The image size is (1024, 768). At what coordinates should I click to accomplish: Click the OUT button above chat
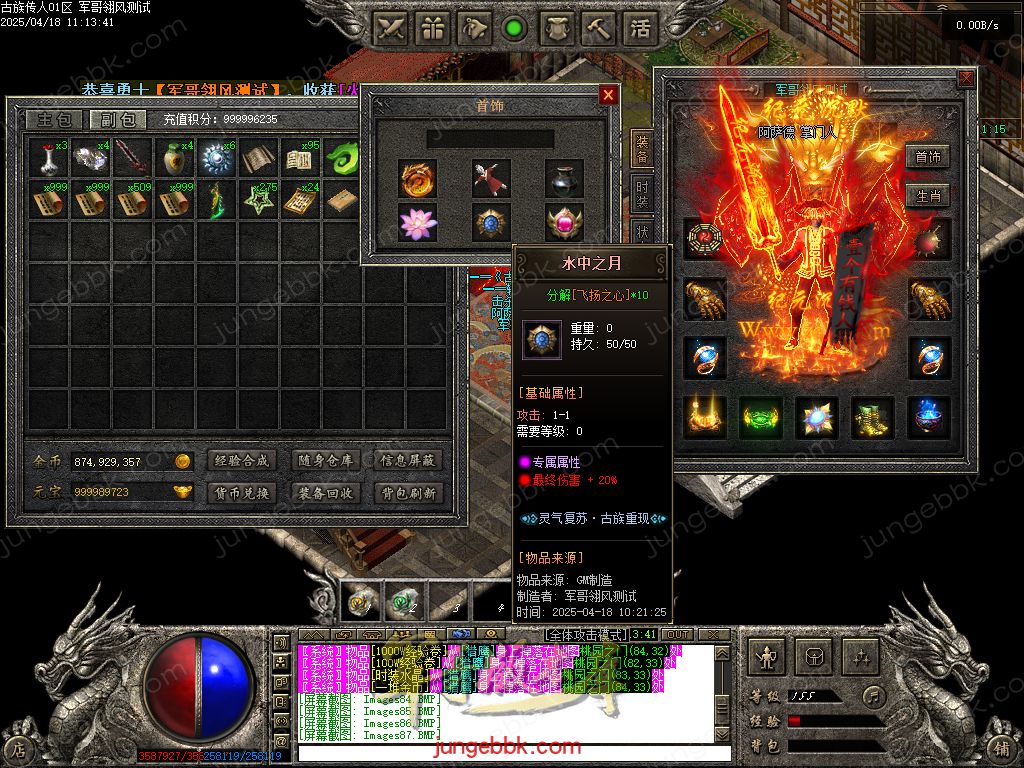click(677, 635)
